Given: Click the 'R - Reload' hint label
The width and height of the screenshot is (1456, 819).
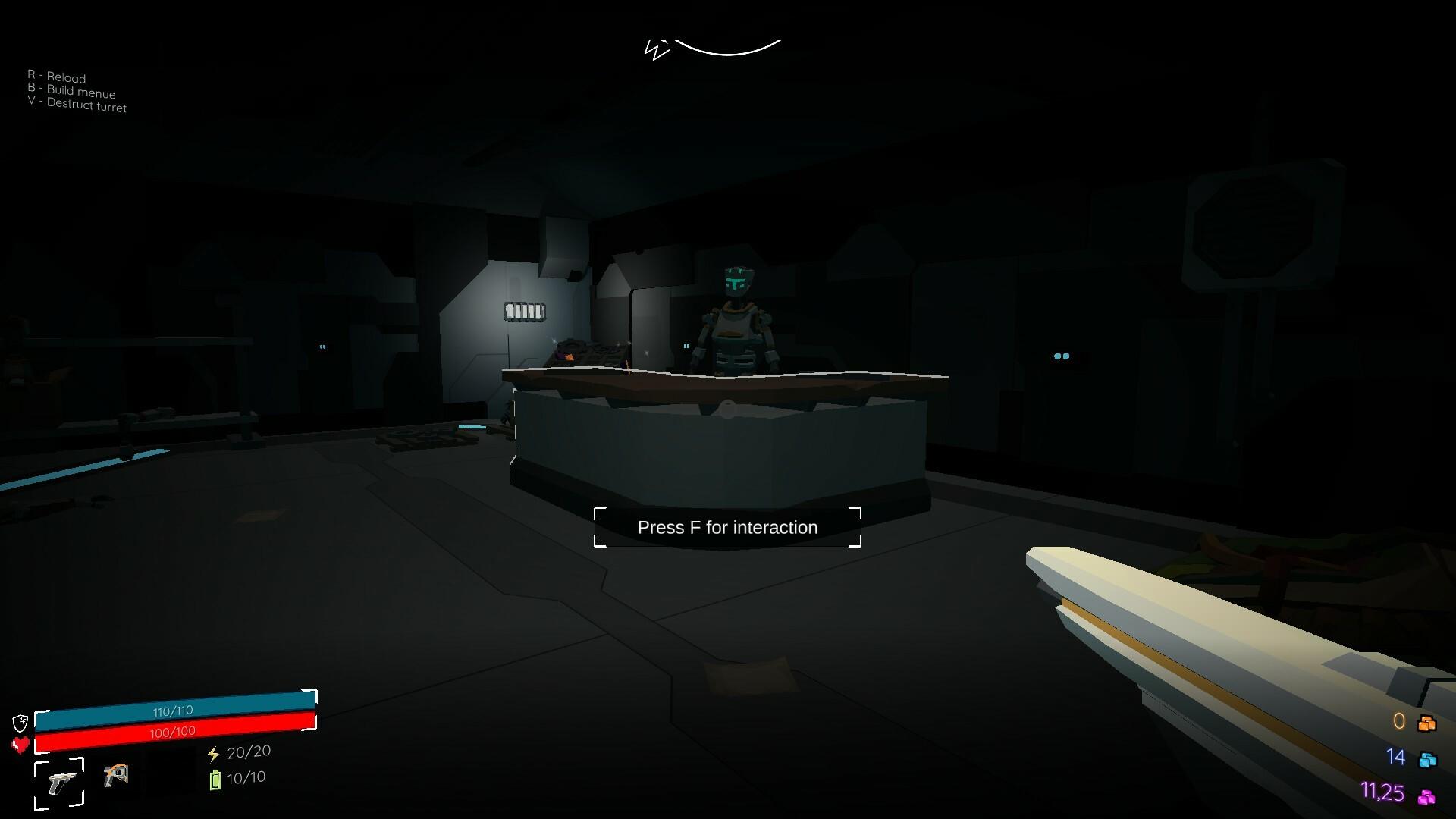Looking at the screenshot, I should pos(57,76).
